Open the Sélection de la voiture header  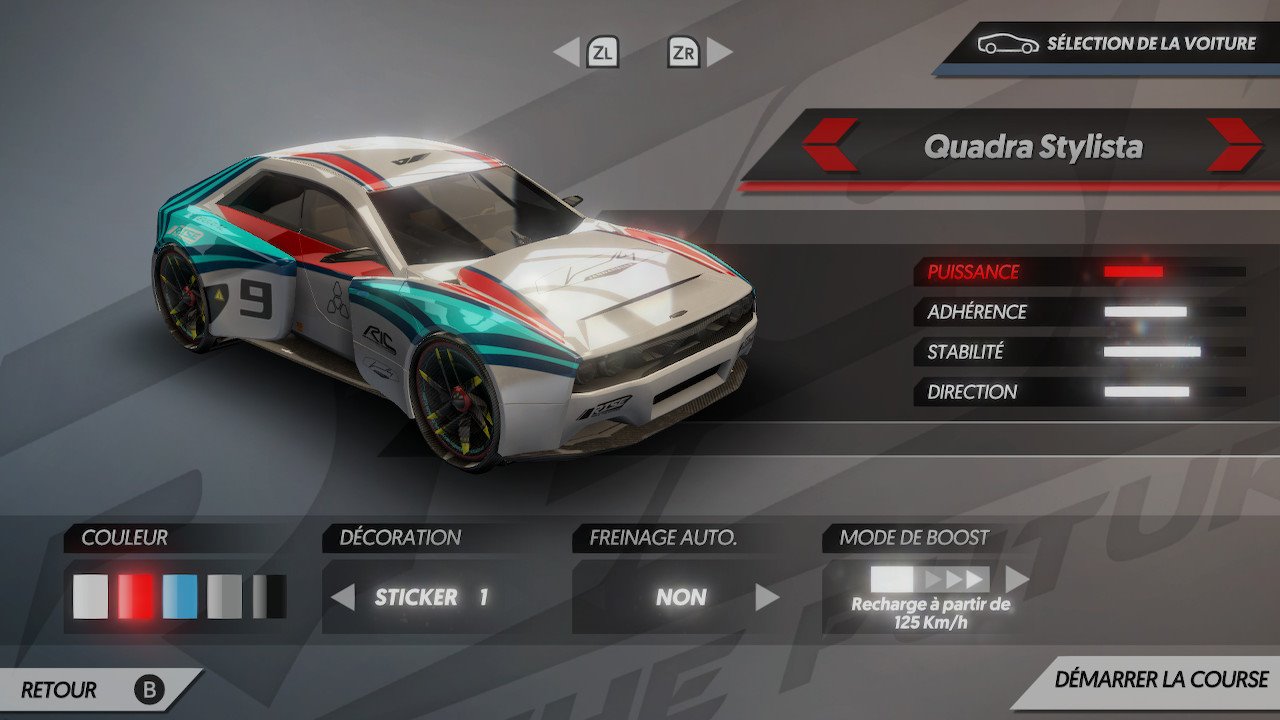[x=1110, y=44]
